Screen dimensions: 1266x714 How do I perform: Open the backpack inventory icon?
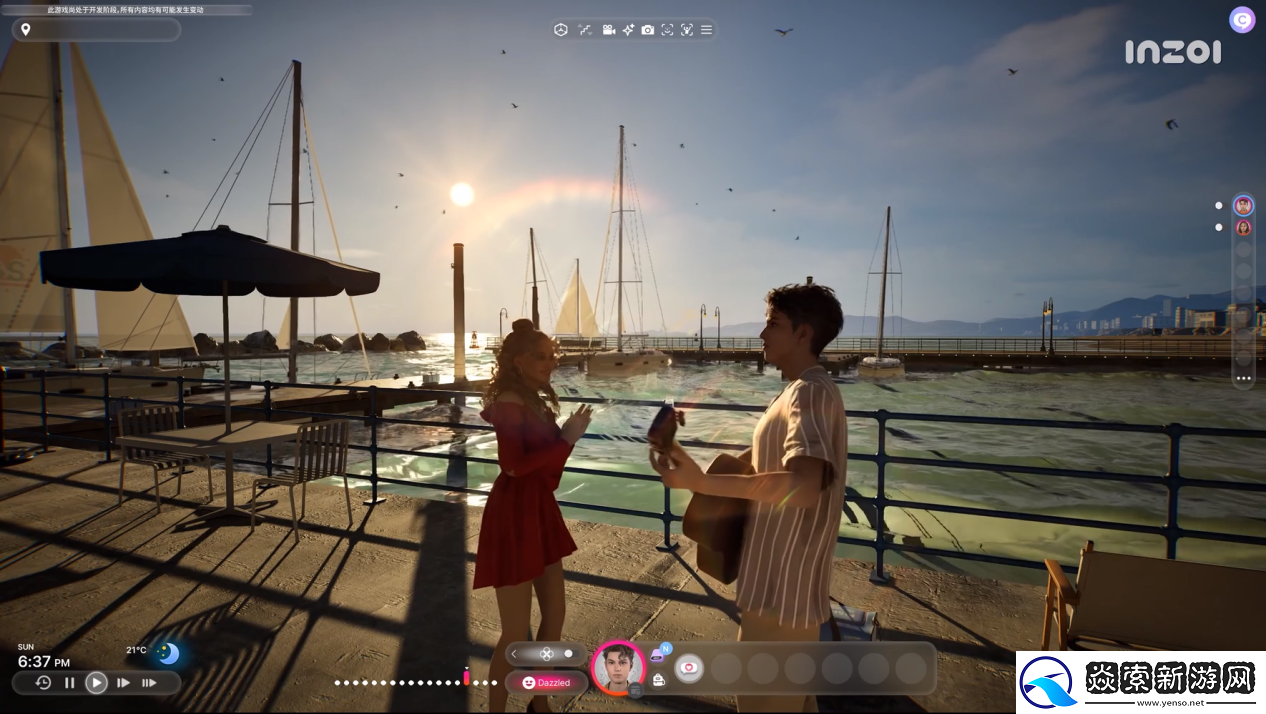tap(658, 680)
